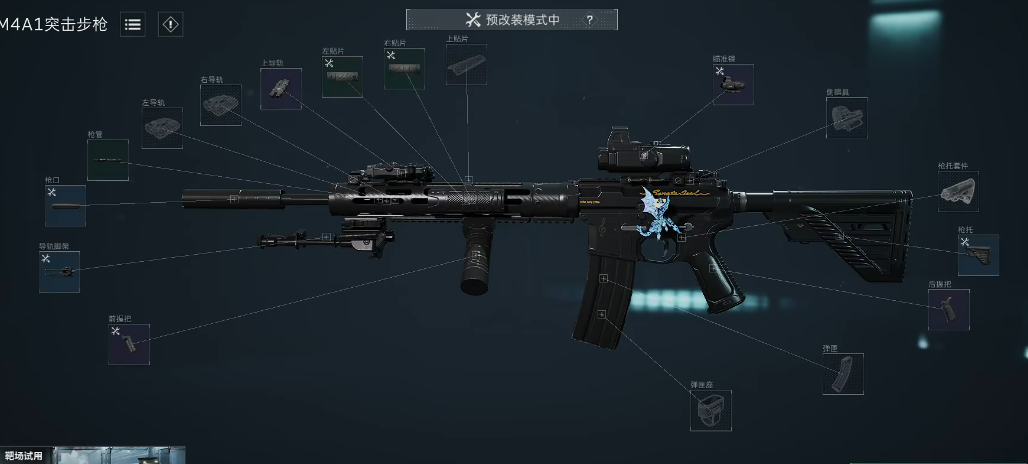1028x464 pixels.
Task: Select the 左贴片 left patch slot
Action: coord(342,77)
